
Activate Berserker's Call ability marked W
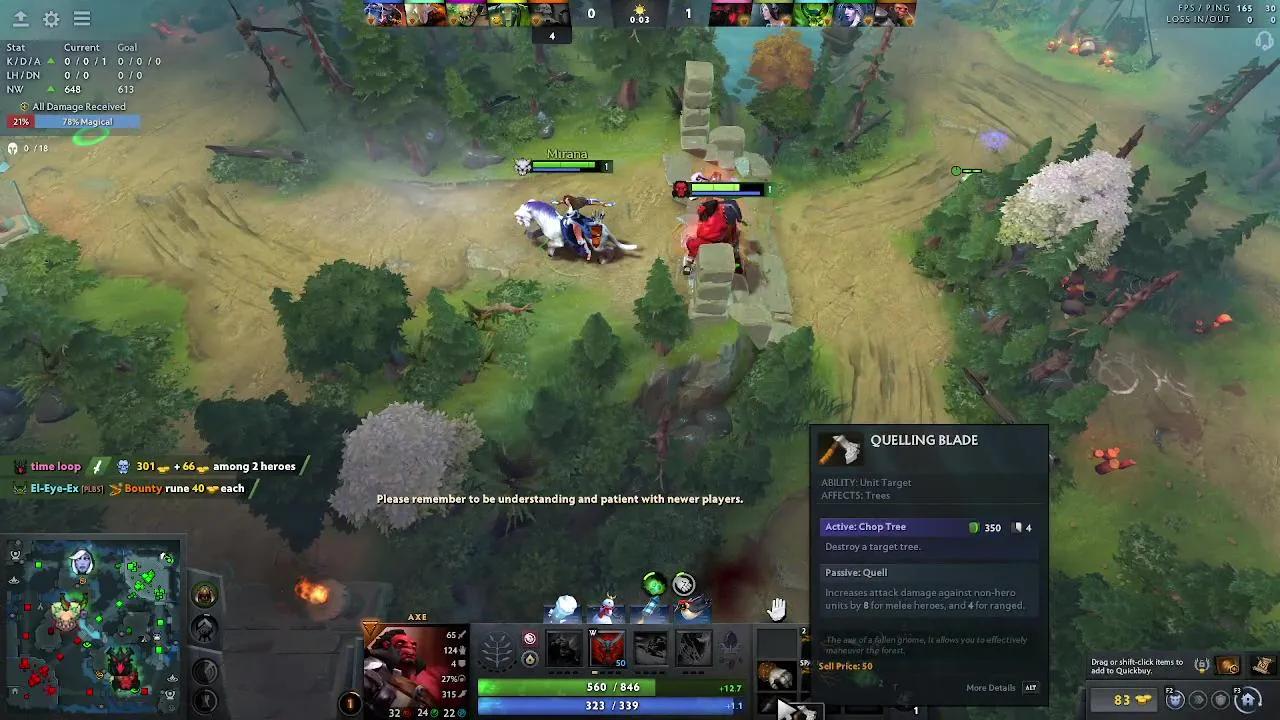[x=607, y=647]
